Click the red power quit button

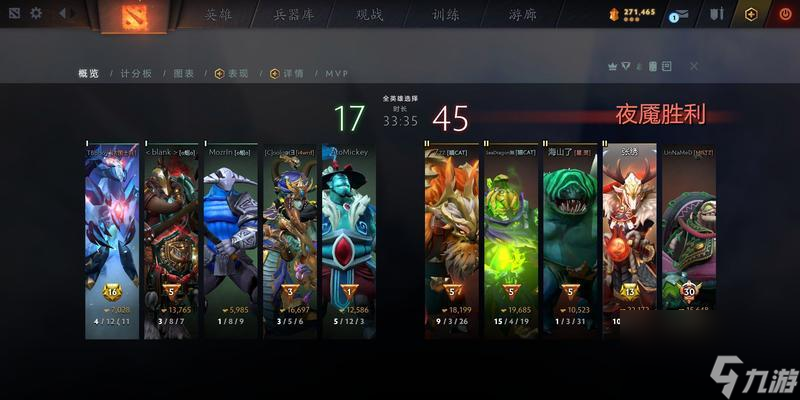pos(782,14)
